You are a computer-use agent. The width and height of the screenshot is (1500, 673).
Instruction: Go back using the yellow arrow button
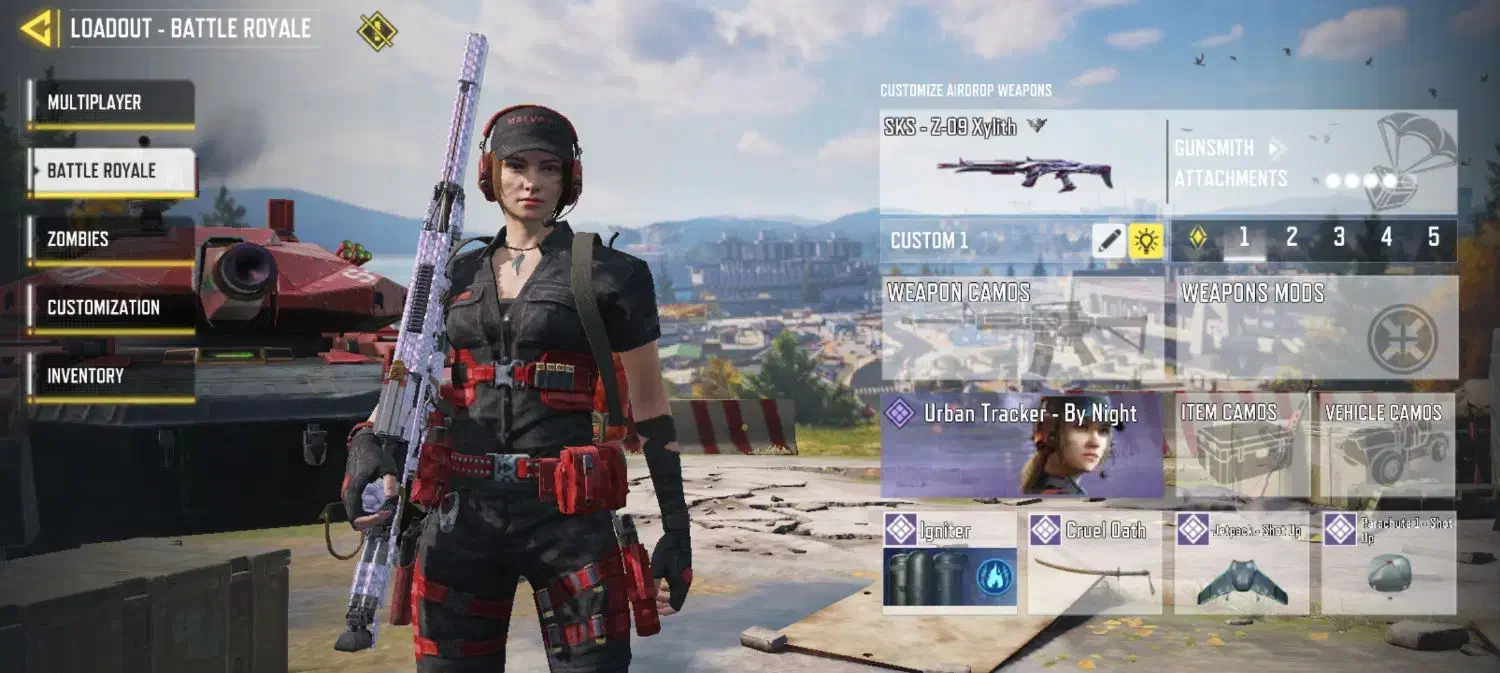point(38,28)
